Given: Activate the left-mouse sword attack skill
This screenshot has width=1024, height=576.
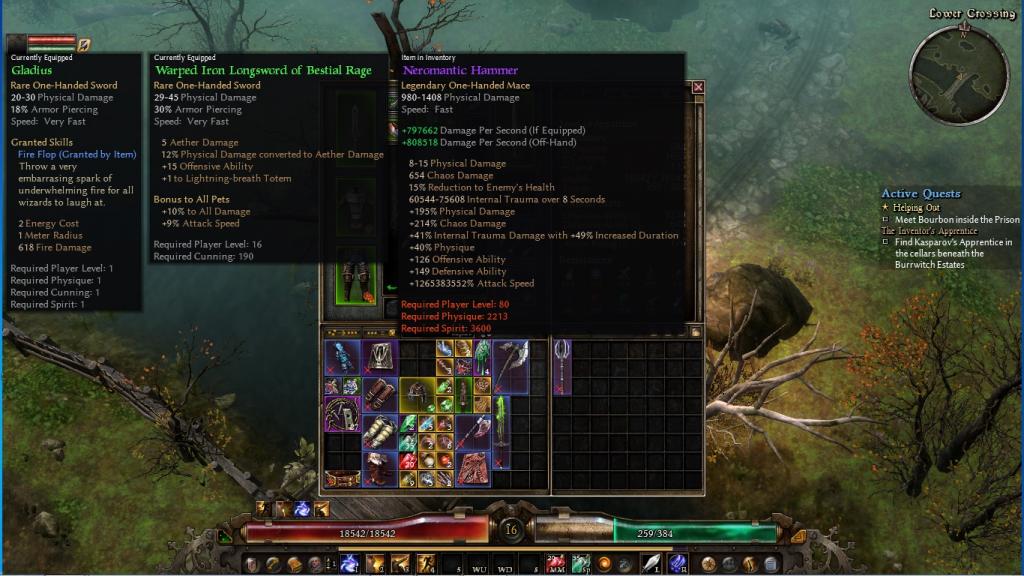Looking at the screenshot, I should click(x=652, y=564).
